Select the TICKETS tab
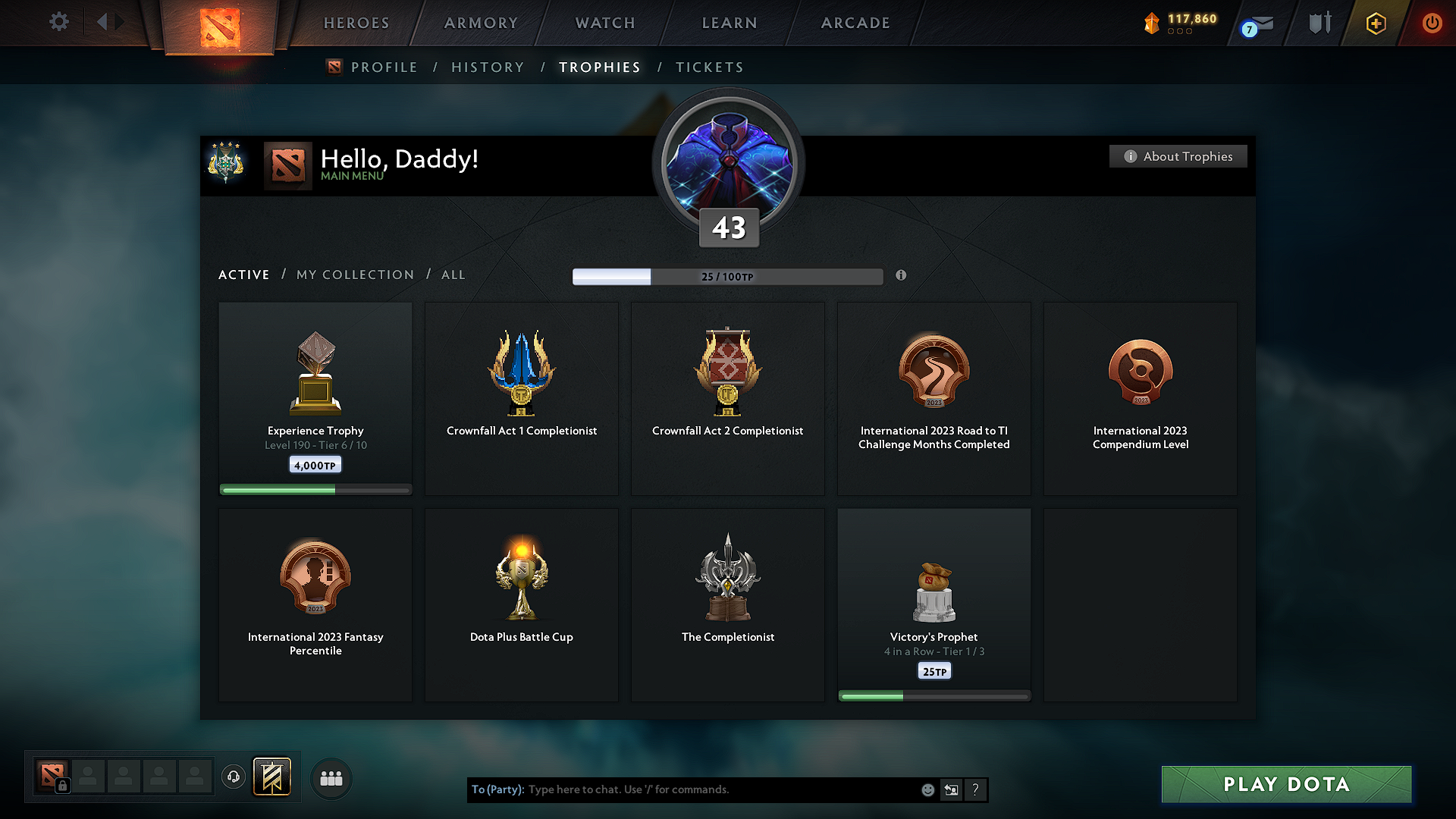Viewport: 1456px width, 819px height. [709, 67]
